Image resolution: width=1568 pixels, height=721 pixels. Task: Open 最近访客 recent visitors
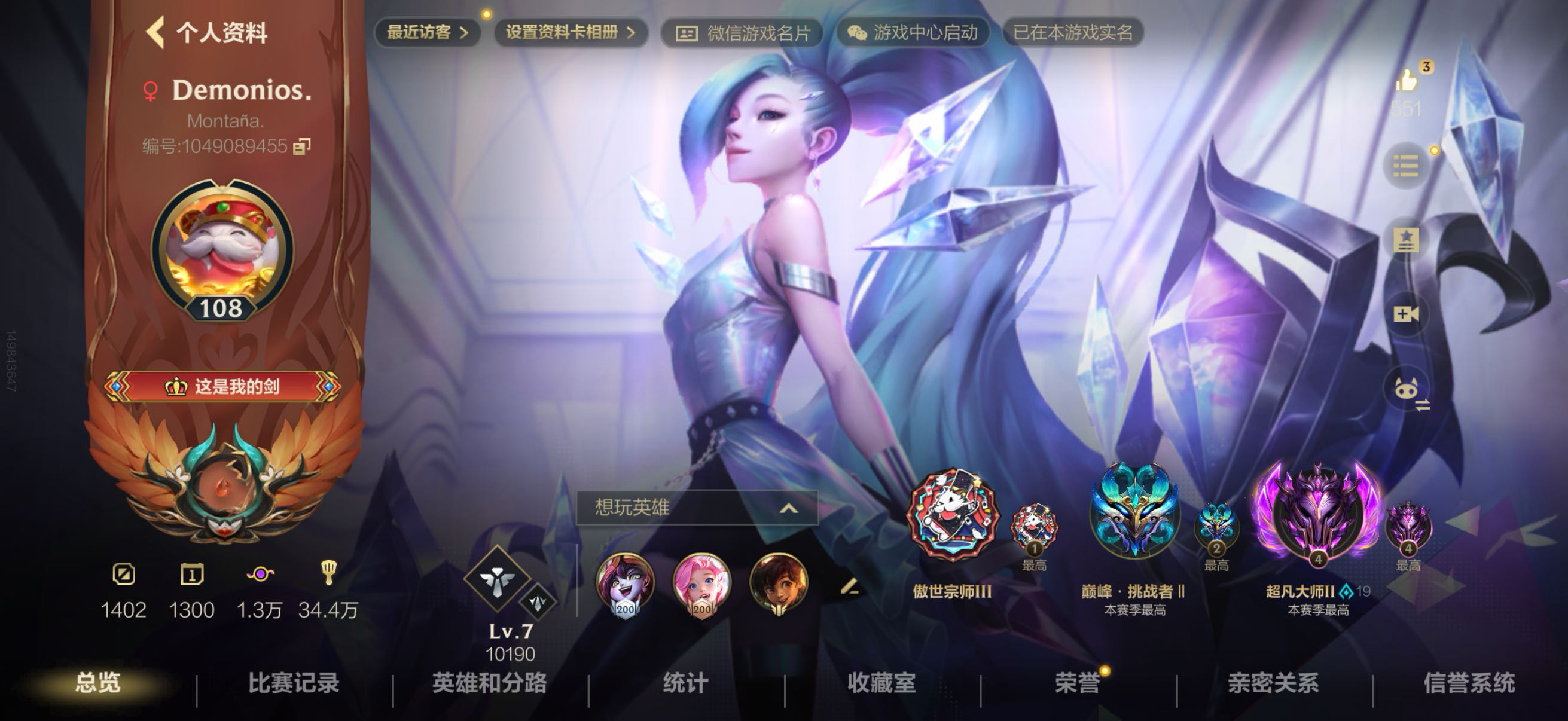pos(428,32)
